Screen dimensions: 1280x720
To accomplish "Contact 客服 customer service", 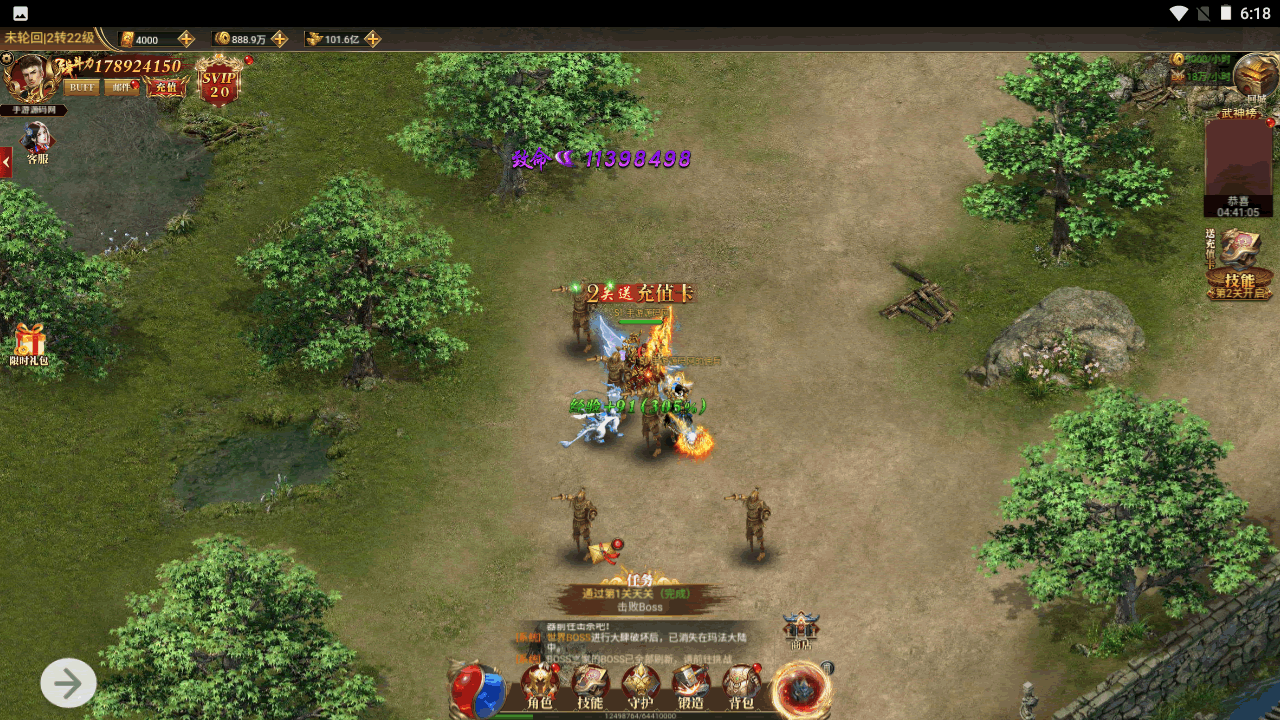I will pos(37,143).
